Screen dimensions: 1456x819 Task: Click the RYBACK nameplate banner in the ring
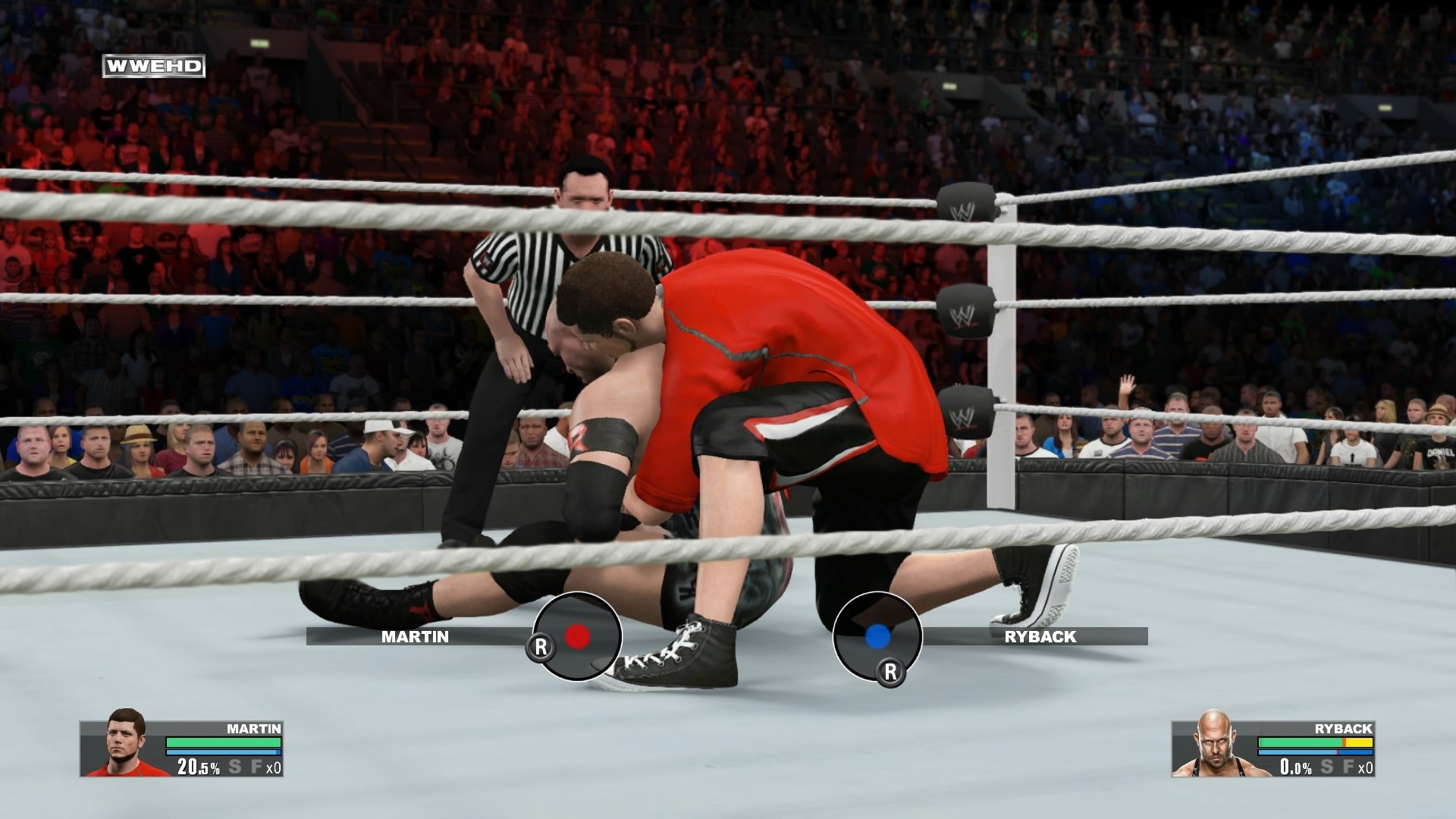(1039, 638)
